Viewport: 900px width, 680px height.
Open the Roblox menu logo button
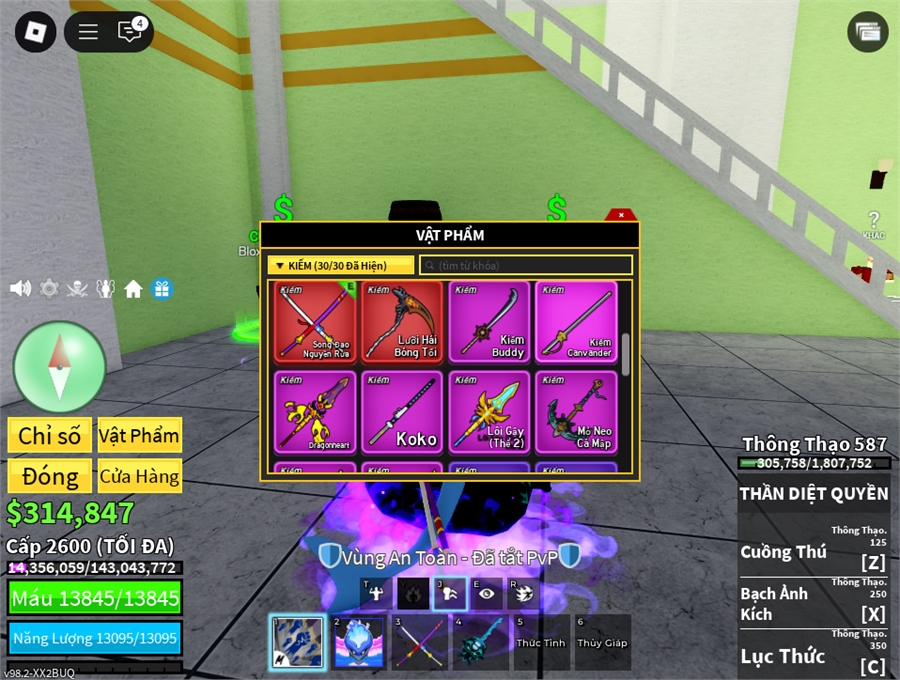coord(36,32)
